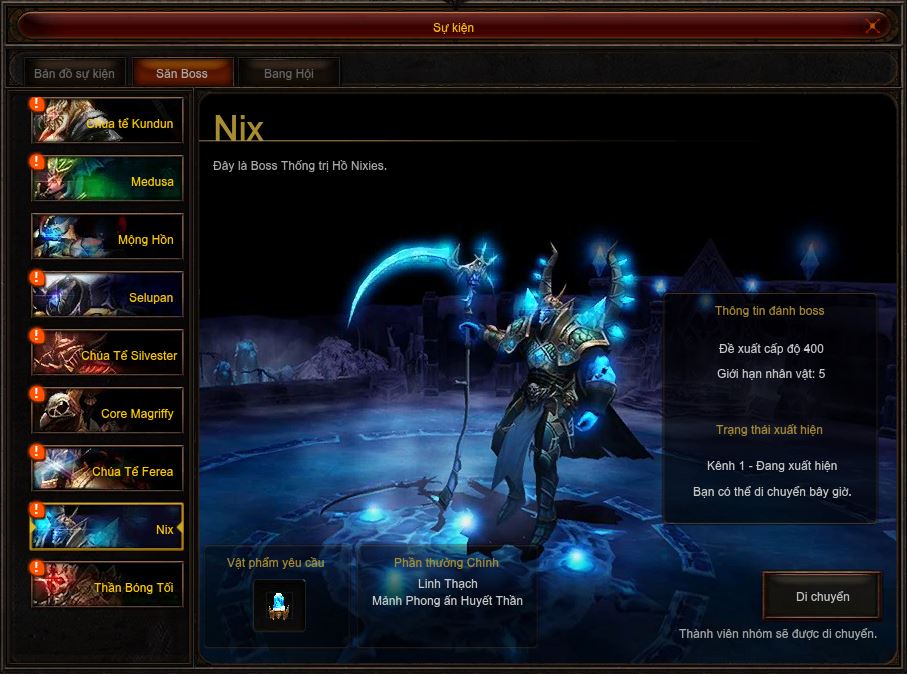Click the Di chuyển teleport button
The width and height of the screenshot is (907, 674).
(x=822, y=596)
